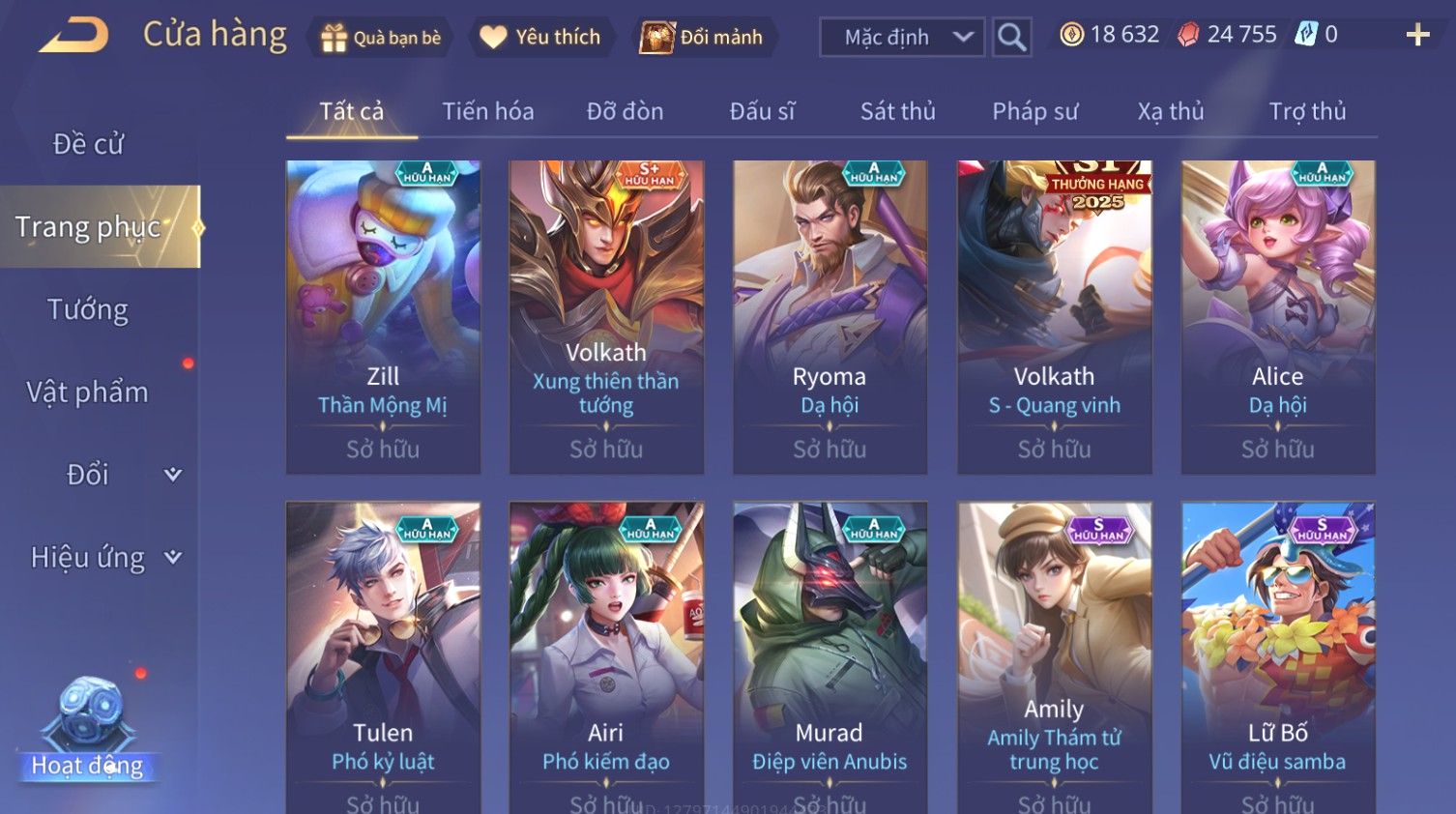The image size is (1456, 814).
Task: Open Quà bạn bè gift menu
Action: click(380, 38)
